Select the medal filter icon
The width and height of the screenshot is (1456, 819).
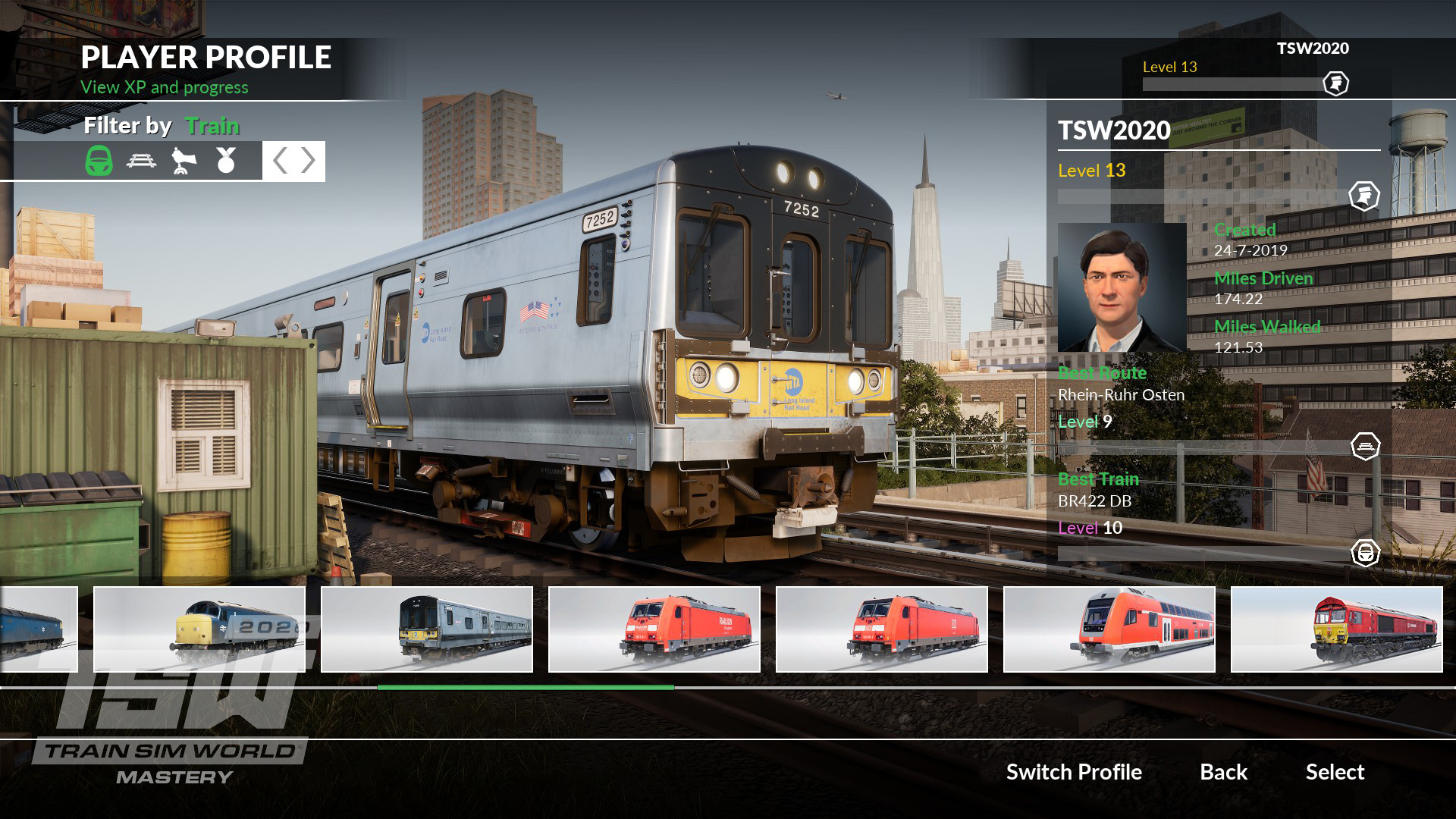coord(226,161)
